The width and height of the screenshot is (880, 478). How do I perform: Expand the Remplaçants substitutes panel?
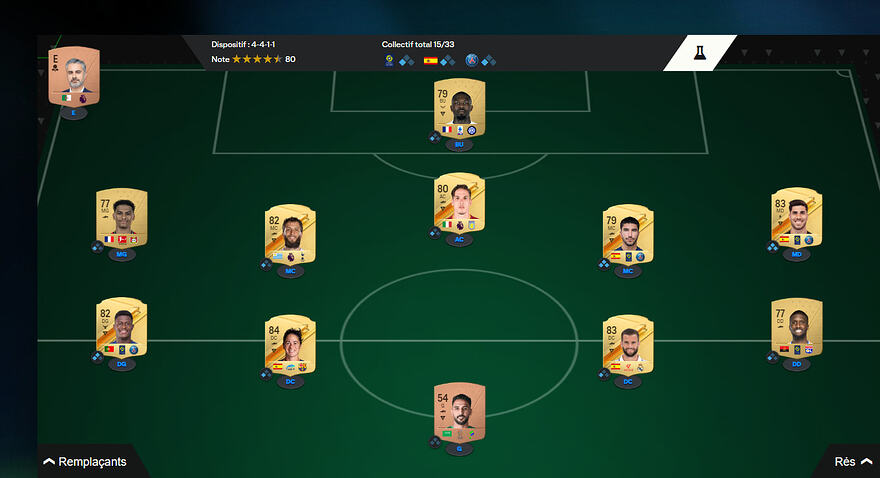86,462
